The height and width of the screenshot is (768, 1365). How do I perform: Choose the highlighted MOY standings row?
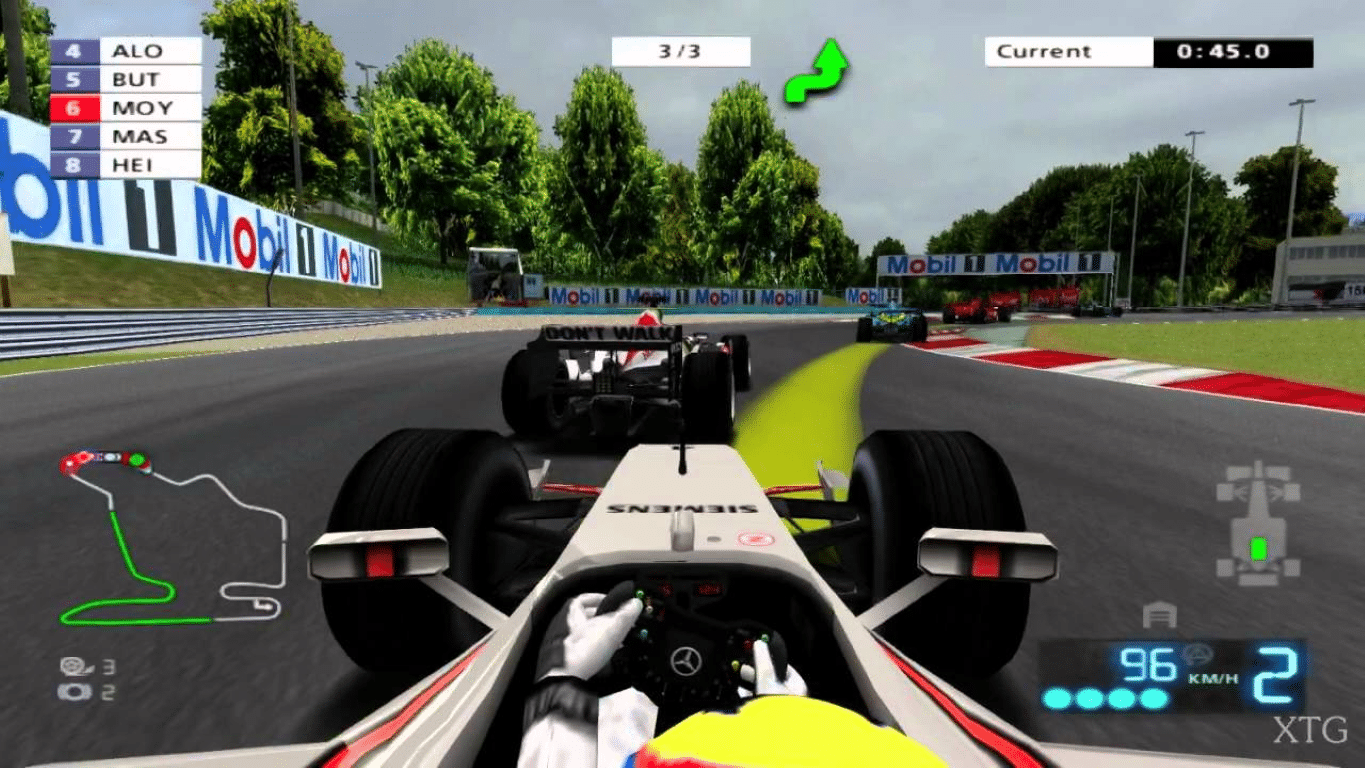126,108
